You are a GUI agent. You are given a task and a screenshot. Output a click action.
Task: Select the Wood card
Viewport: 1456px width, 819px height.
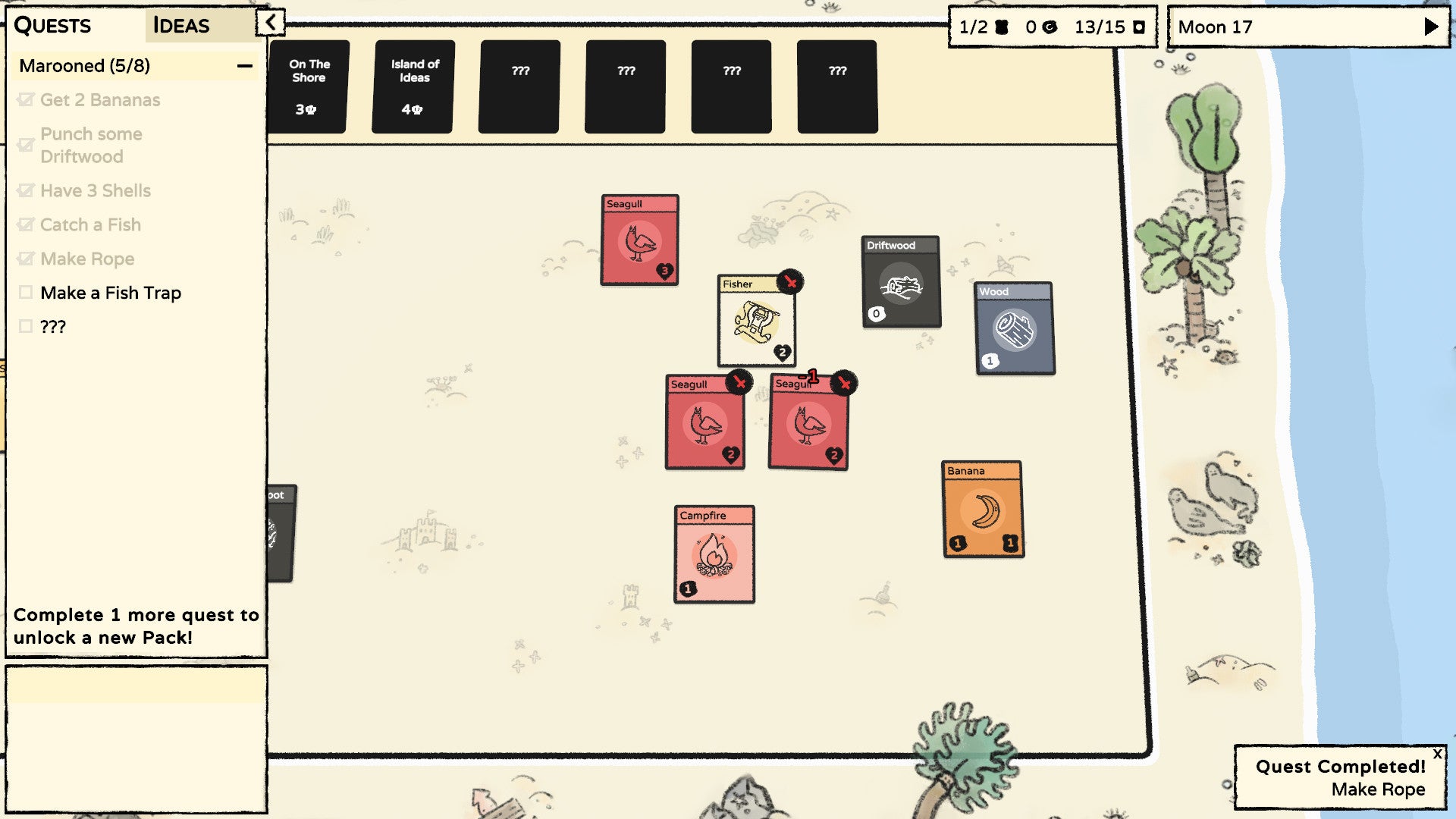click(1014, 330)
